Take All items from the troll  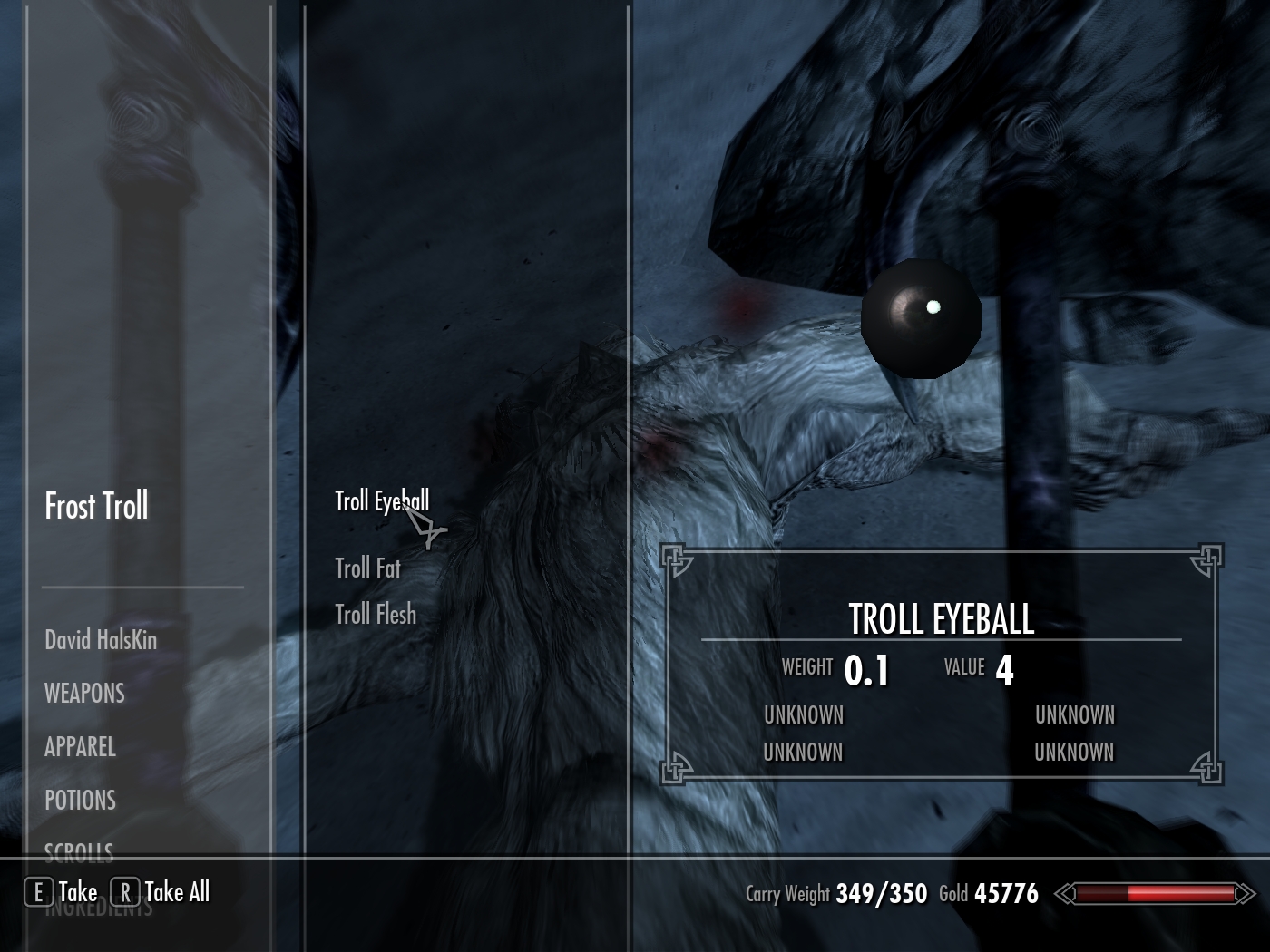161,892
